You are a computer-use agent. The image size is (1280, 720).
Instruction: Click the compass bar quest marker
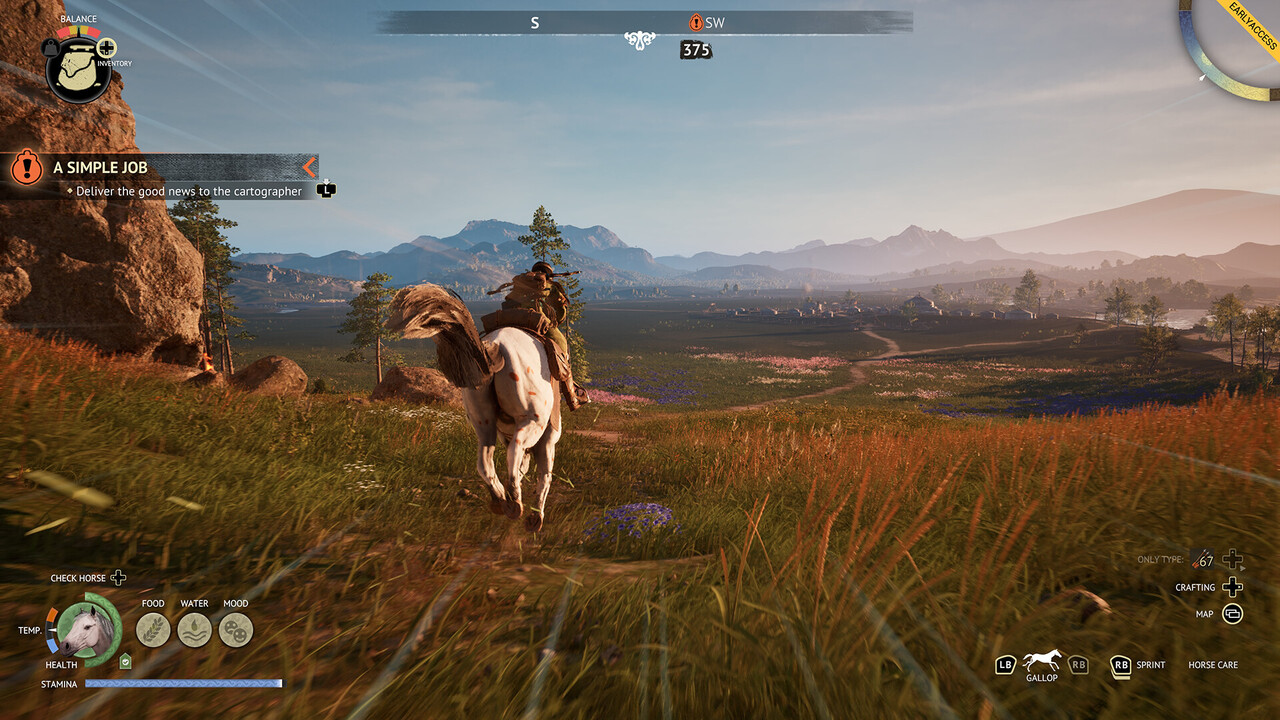[696, 22]
